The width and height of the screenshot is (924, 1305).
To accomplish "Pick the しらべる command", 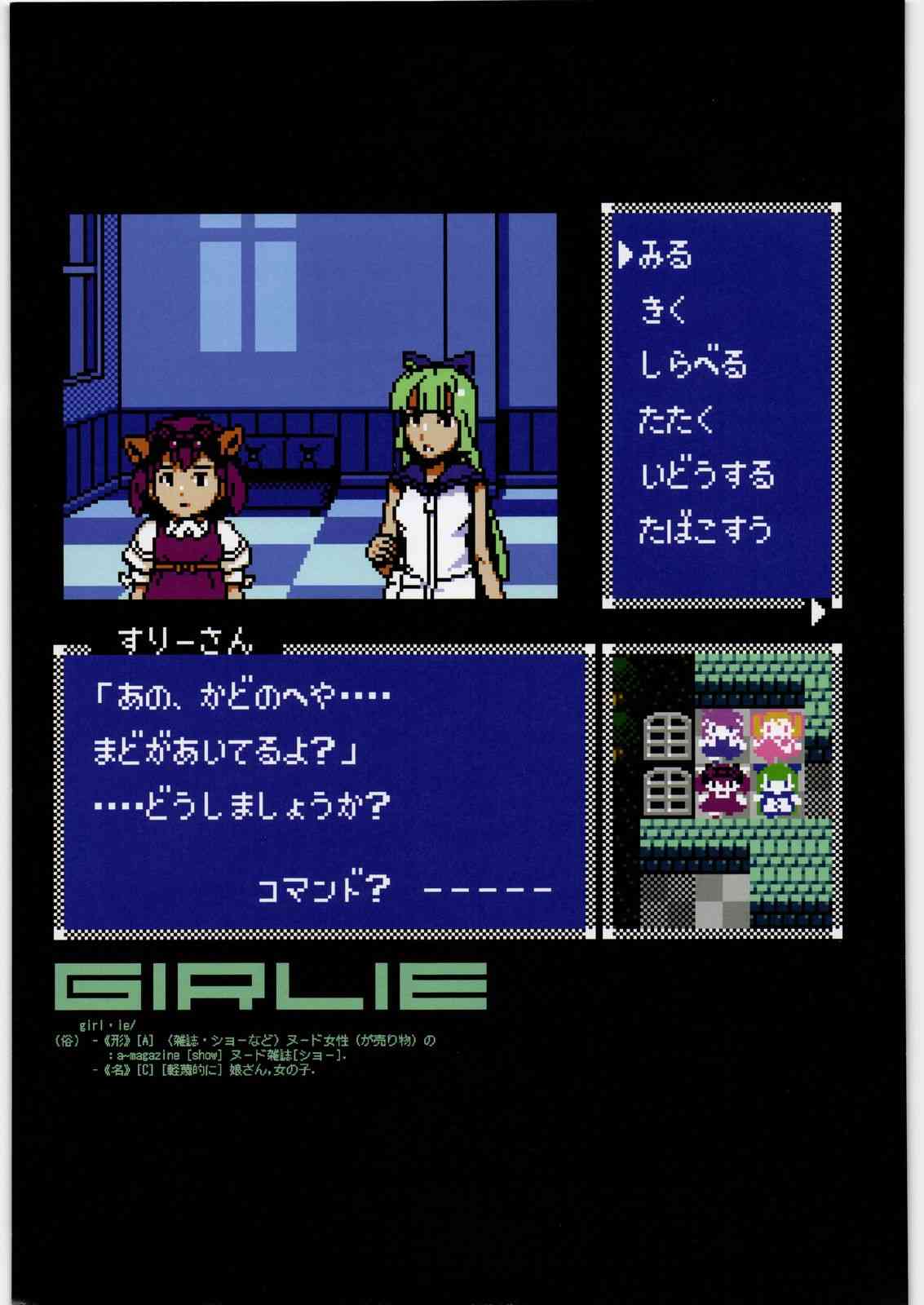I will tap(692, 365).
